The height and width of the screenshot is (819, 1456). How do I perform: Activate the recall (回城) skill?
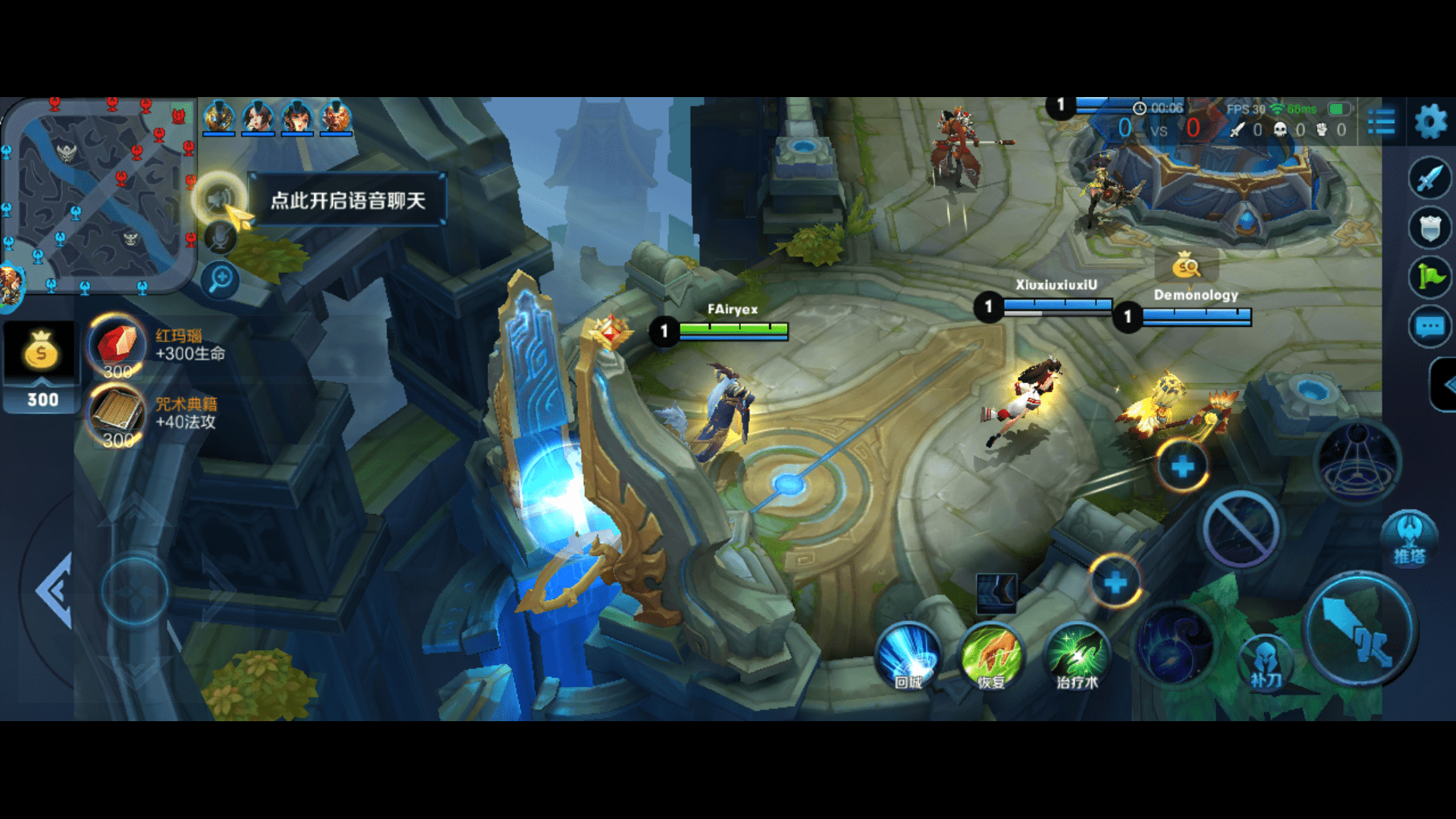coord(908,657)
